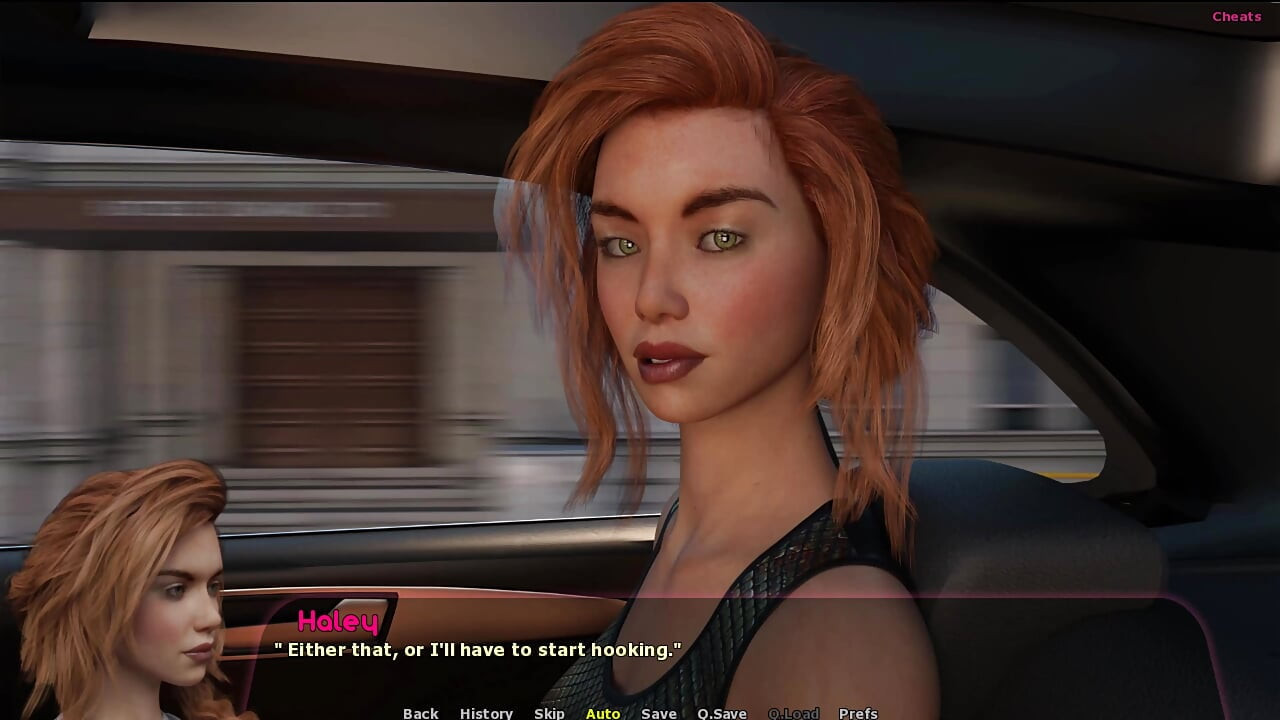Go Back to previous dialogue line
Viewport: 1280px width, 720px height.
coord(420,713)
